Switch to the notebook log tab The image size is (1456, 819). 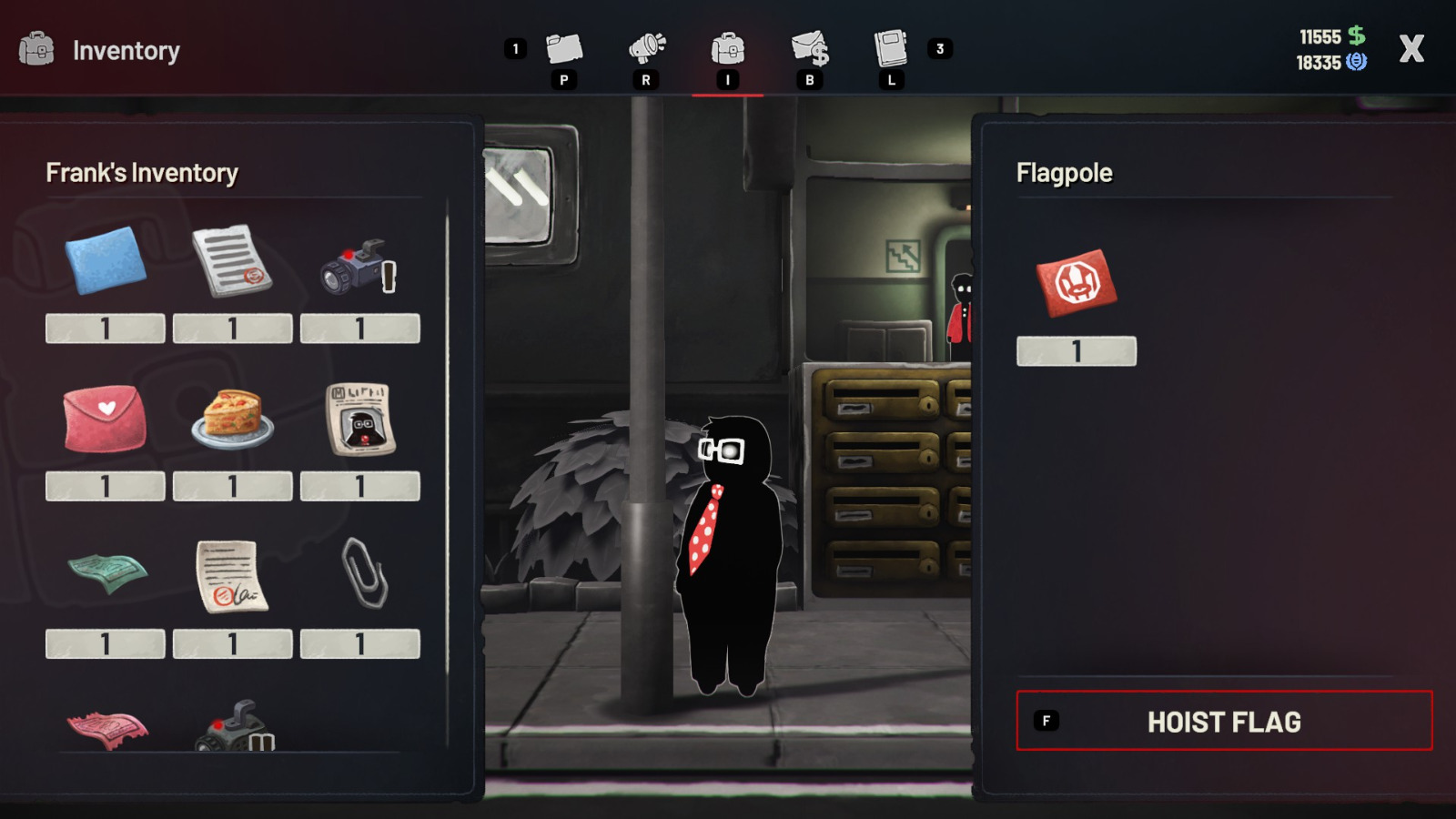click(891, 49)
